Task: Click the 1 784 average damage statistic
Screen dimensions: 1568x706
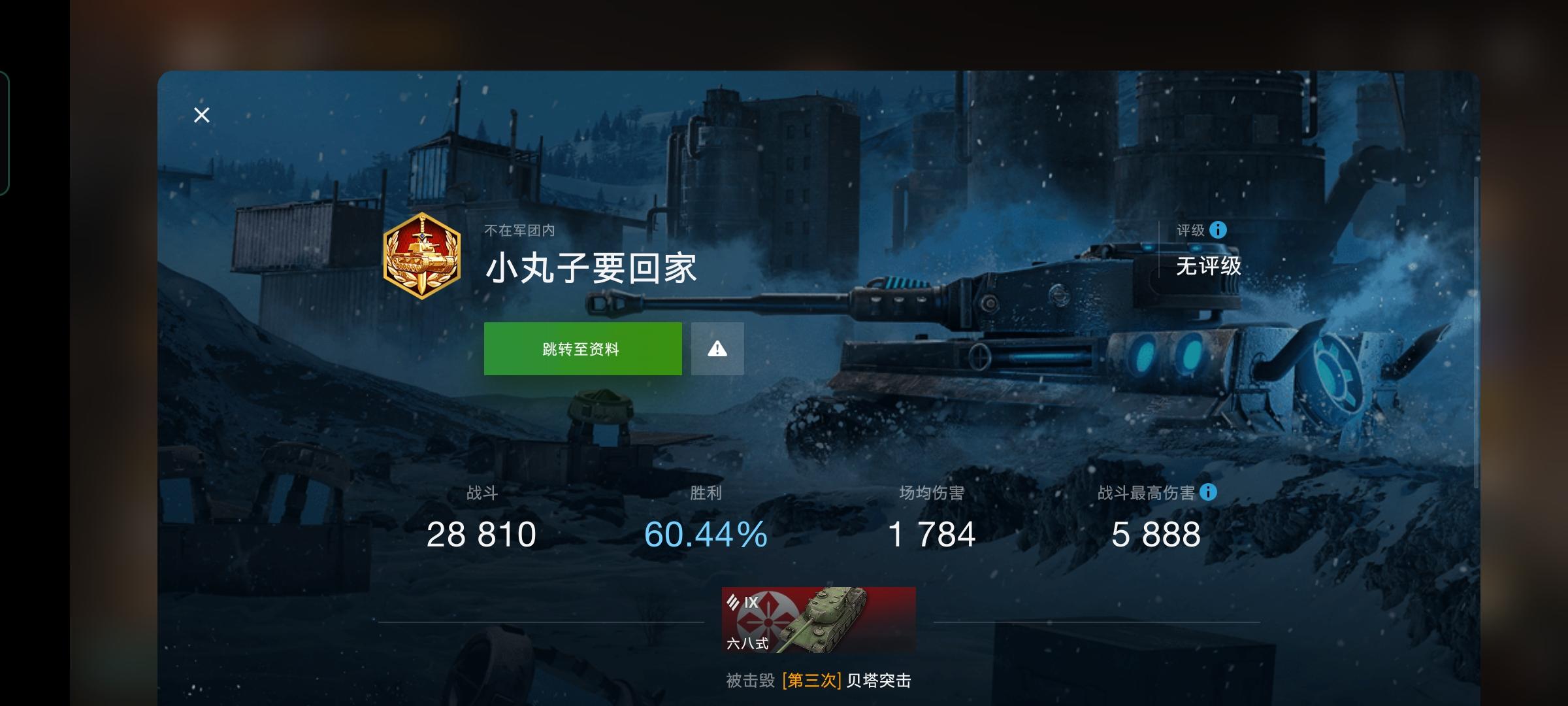Action: pyautogui.click(x=933, y=534)
